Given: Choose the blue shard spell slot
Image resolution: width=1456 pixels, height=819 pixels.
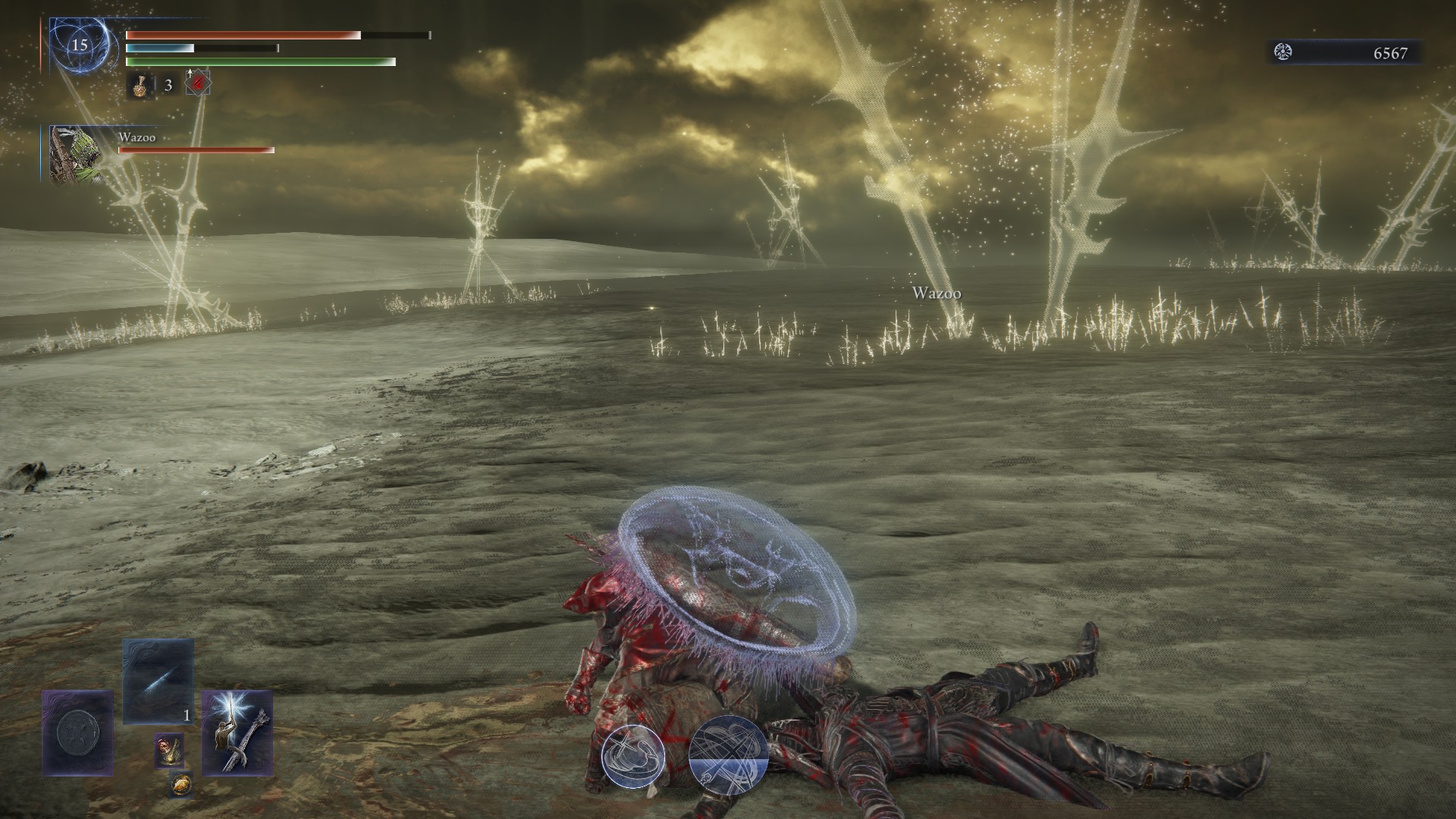Looking at the screenshot, I should pyautogui.click(x=158, y=681).
